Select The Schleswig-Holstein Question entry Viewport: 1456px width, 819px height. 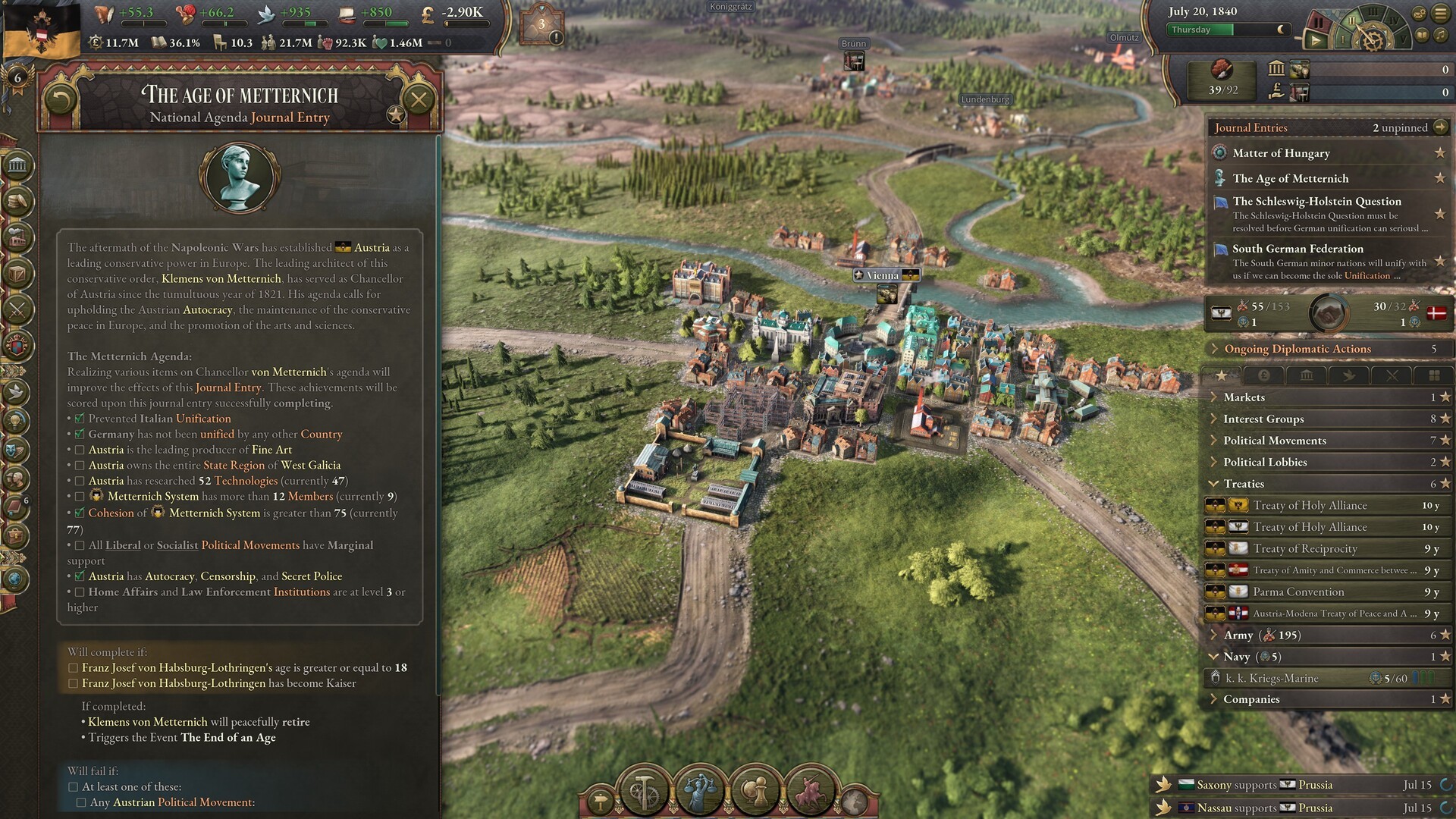coord(1316,202)
